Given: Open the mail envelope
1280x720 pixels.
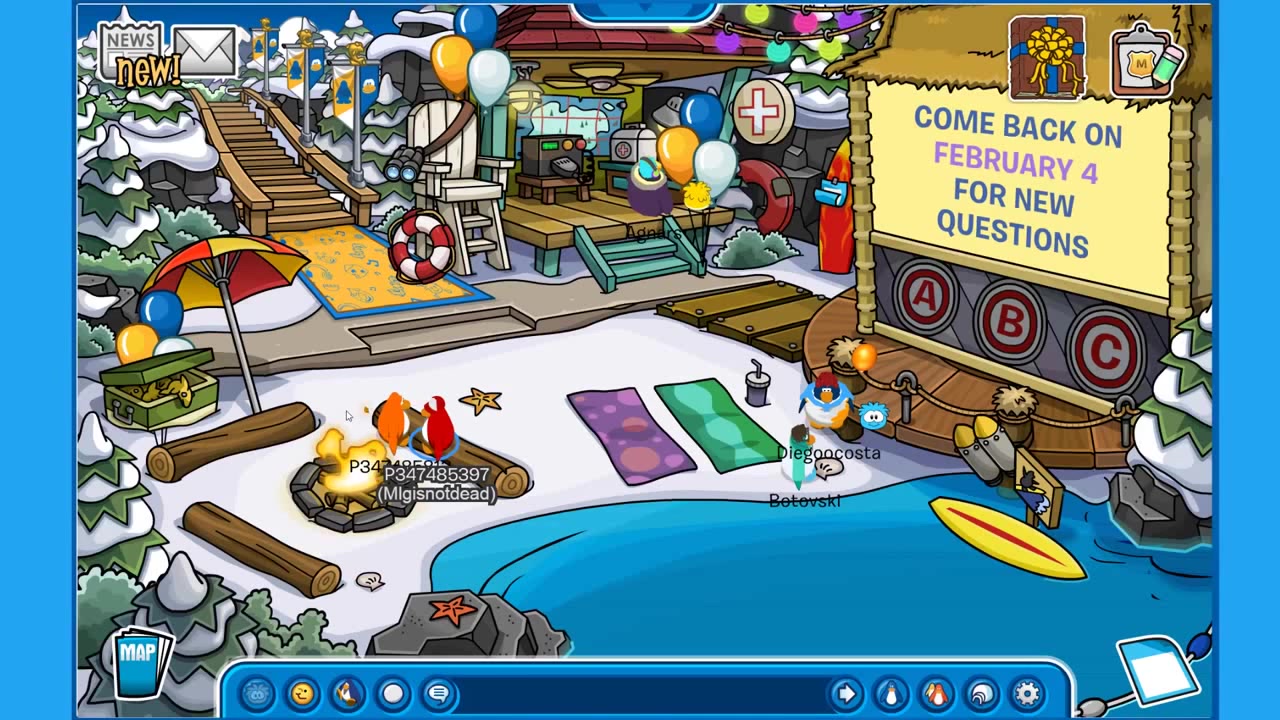Looking at the screenshot, I should tap(204, 50).
